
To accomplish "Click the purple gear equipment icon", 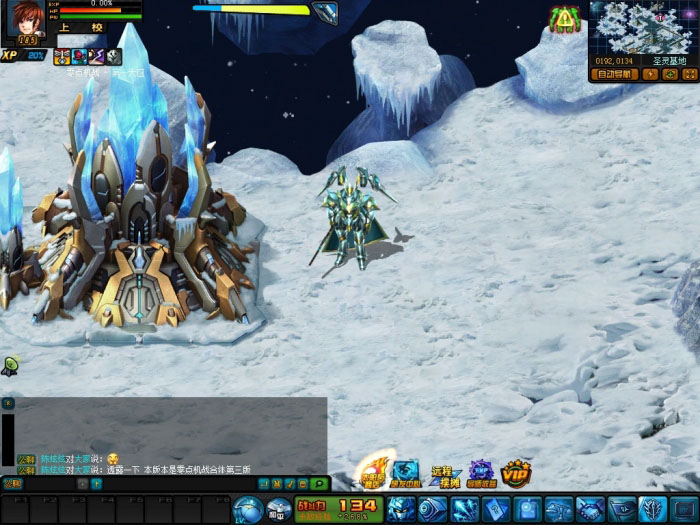I will coord(481,474).
